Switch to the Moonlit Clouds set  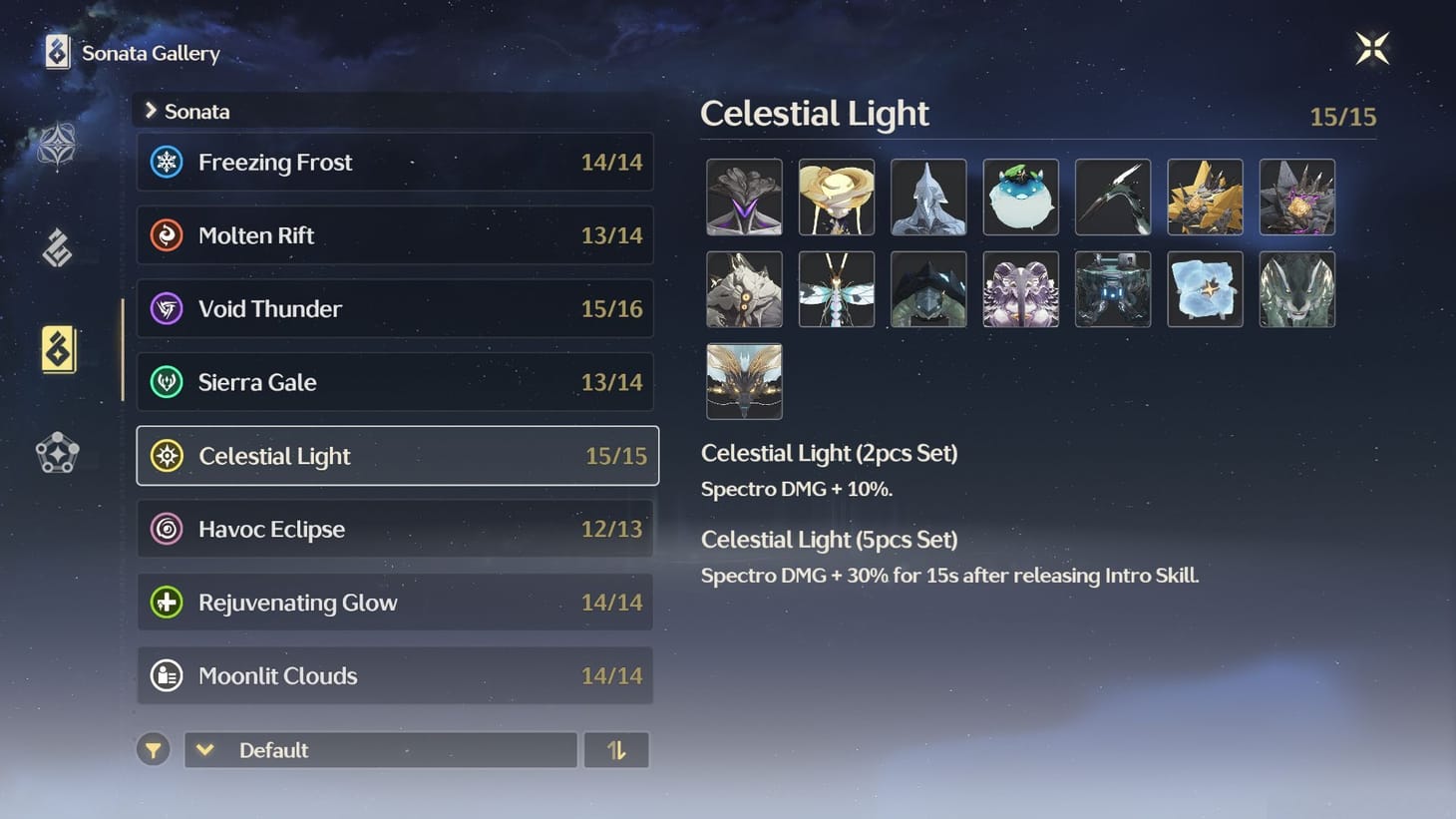tap(396, 675)
